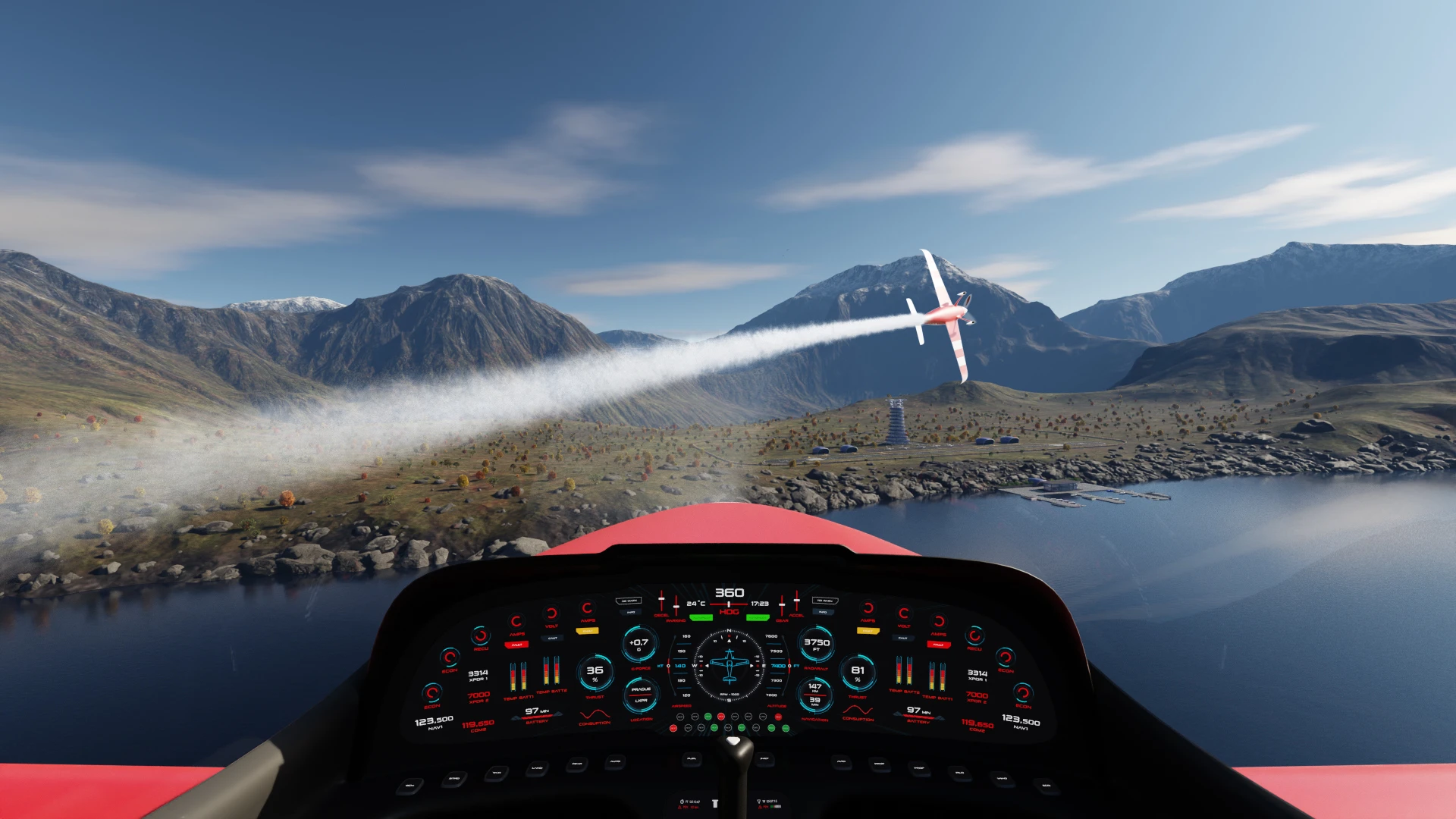This screenshot has width=1456, height=819.
Task: Select the ECON gauge on the left side
Action: pos(450,657)
